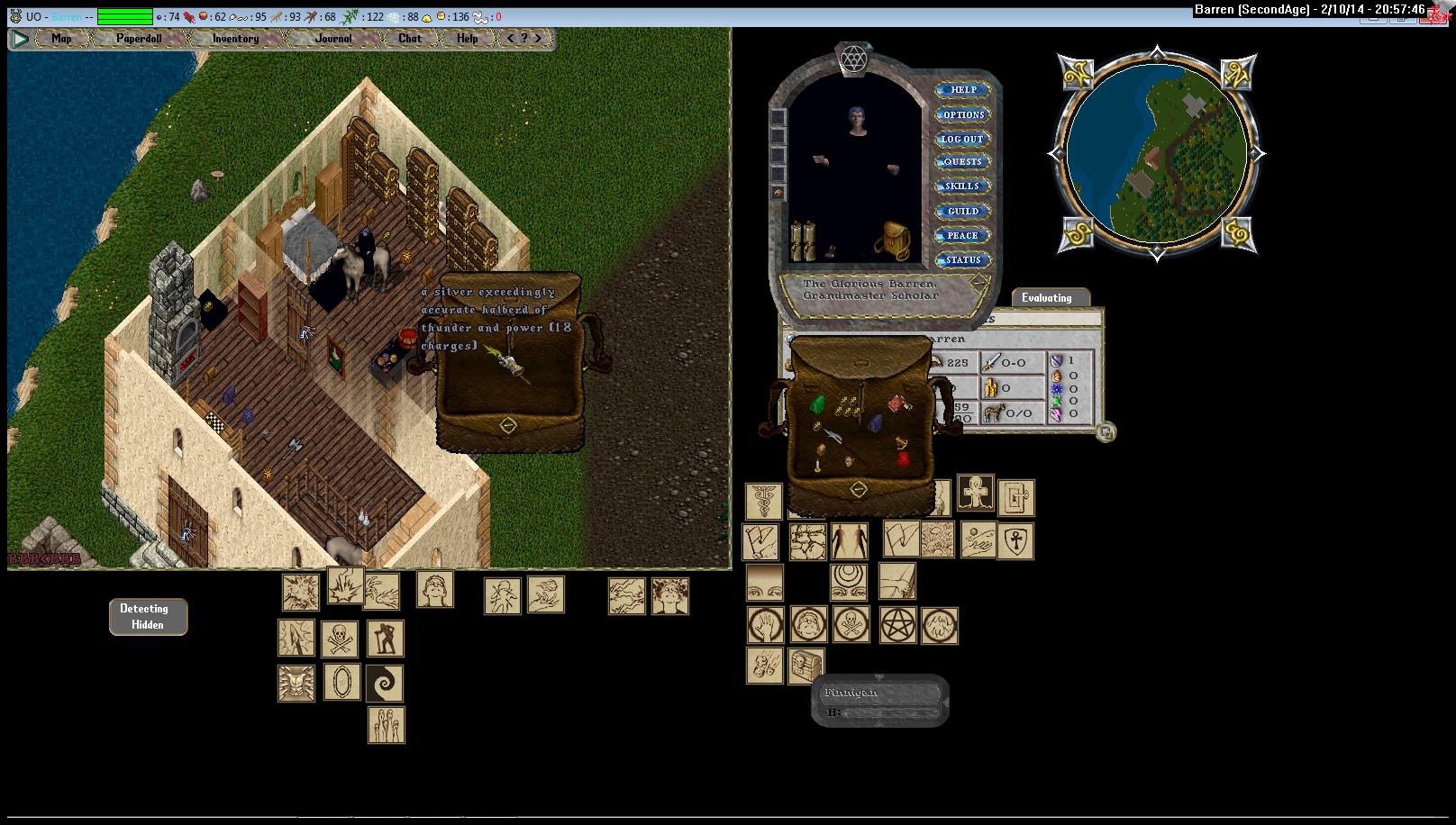The image size is (1456, 825).
Task: Use the Evaluating skill button
Action: [x=1047, y=298]
